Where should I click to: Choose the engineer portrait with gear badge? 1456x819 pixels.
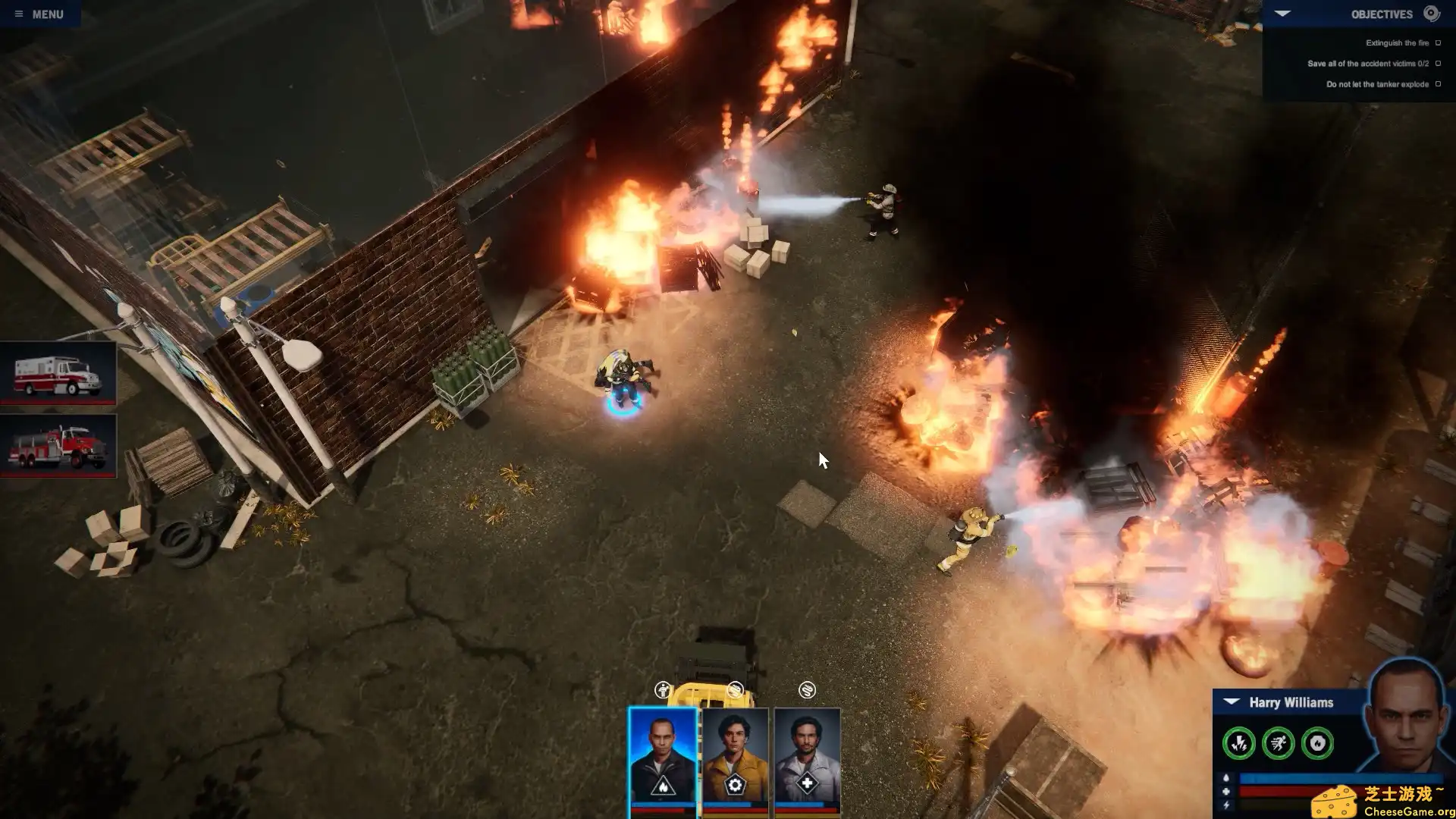pyautogui.click(x=735, y=758)
